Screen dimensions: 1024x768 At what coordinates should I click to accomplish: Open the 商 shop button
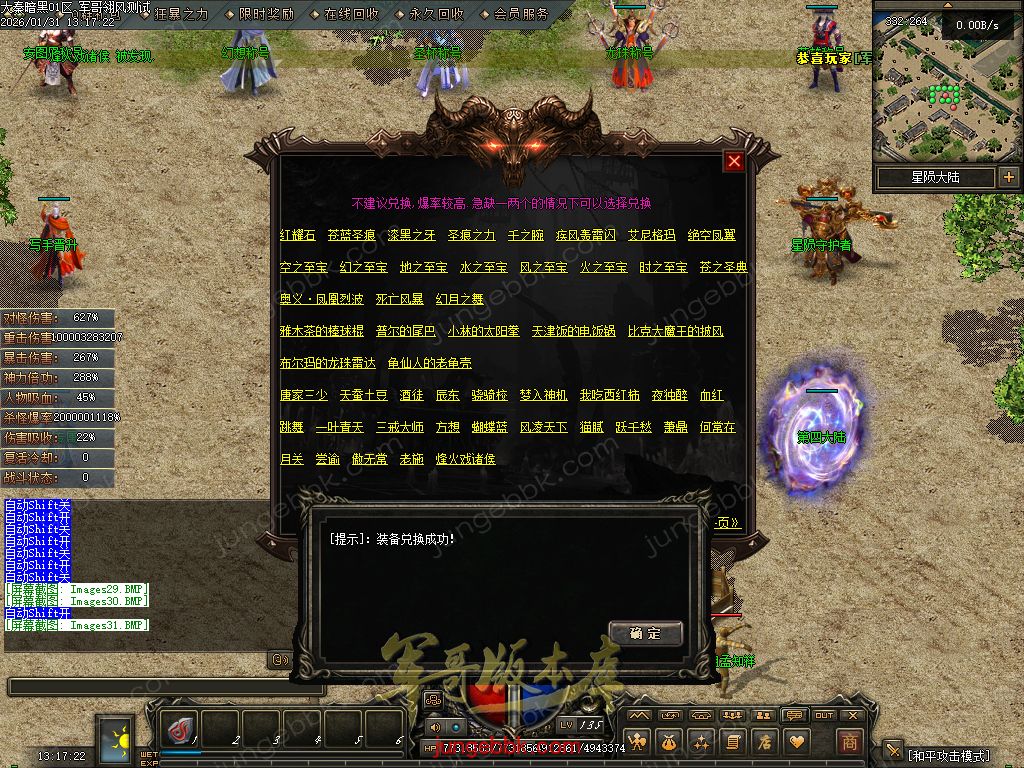(849, 741)
